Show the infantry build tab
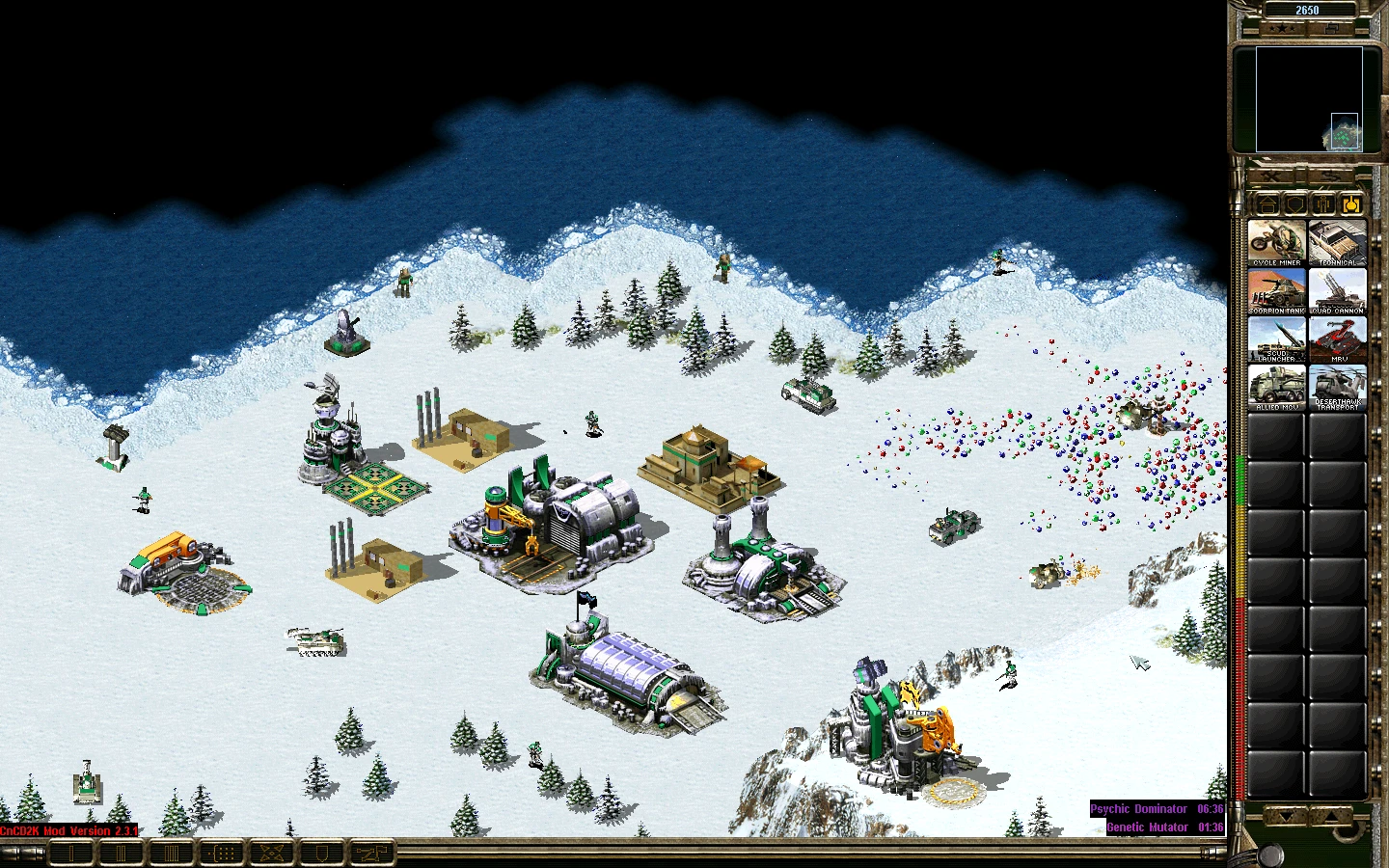Screen dimensions: 1389x868 (x=1323, y=204)
